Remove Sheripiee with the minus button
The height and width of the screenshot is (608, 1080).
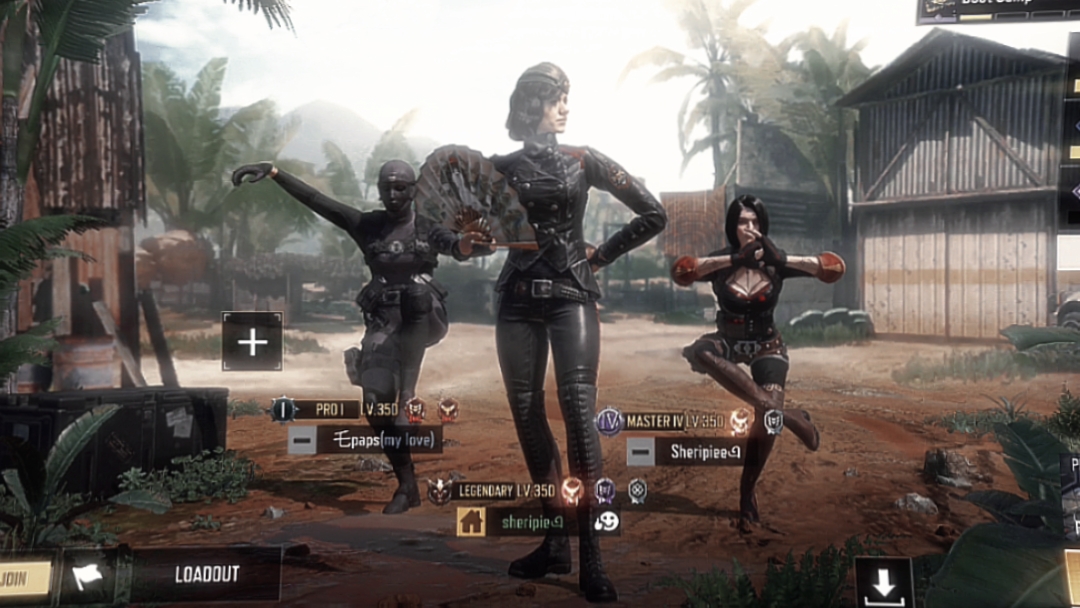641,452
